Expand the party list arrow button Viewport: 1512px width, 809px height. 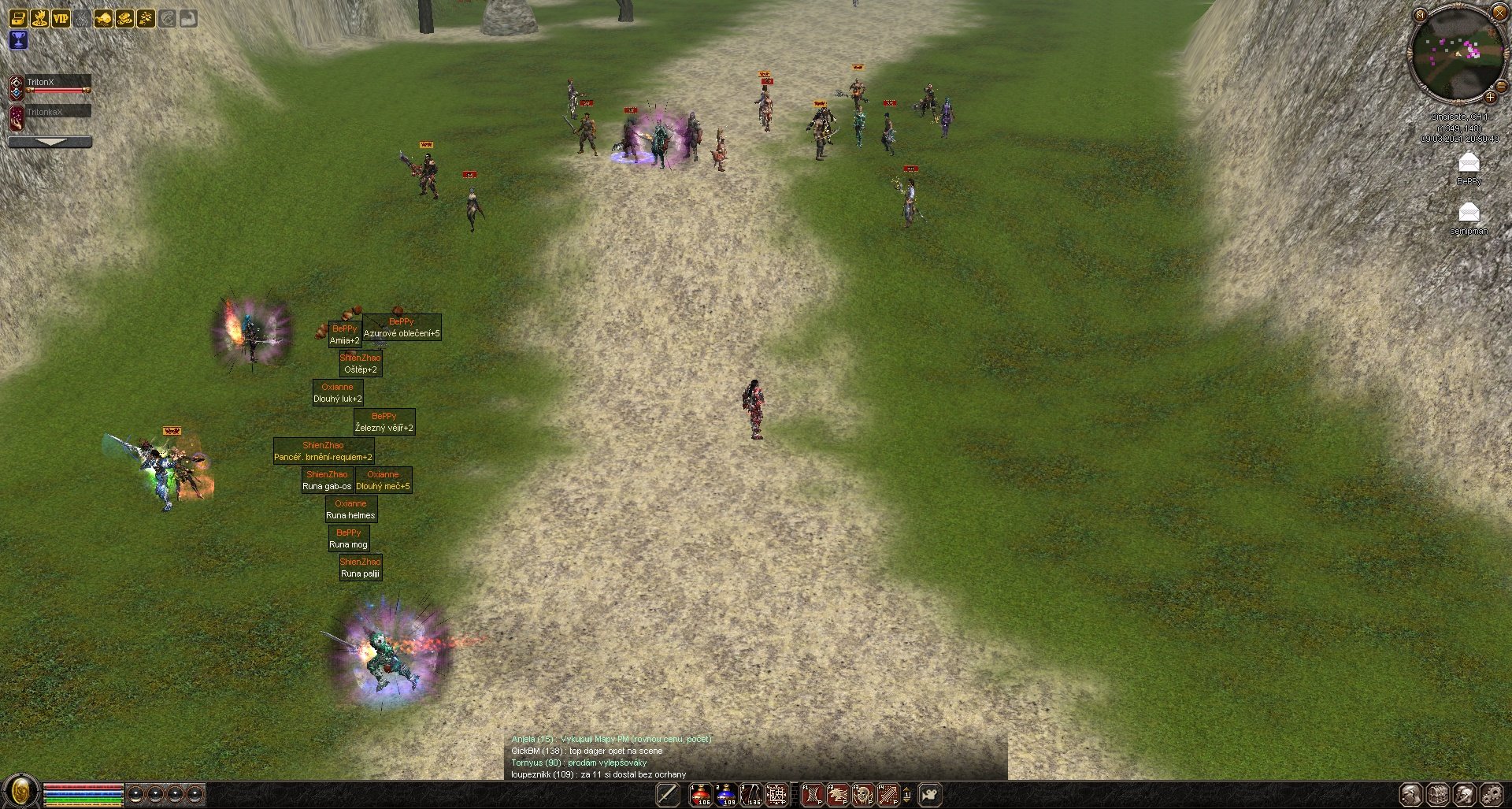(x=50, y=143)
